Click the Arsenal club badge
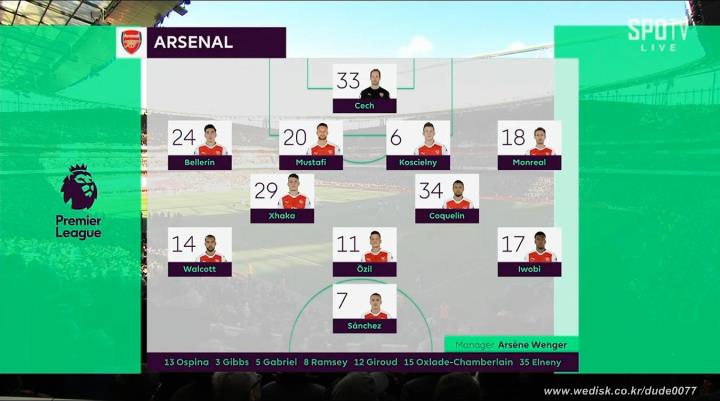 click(x=131, y=42)
